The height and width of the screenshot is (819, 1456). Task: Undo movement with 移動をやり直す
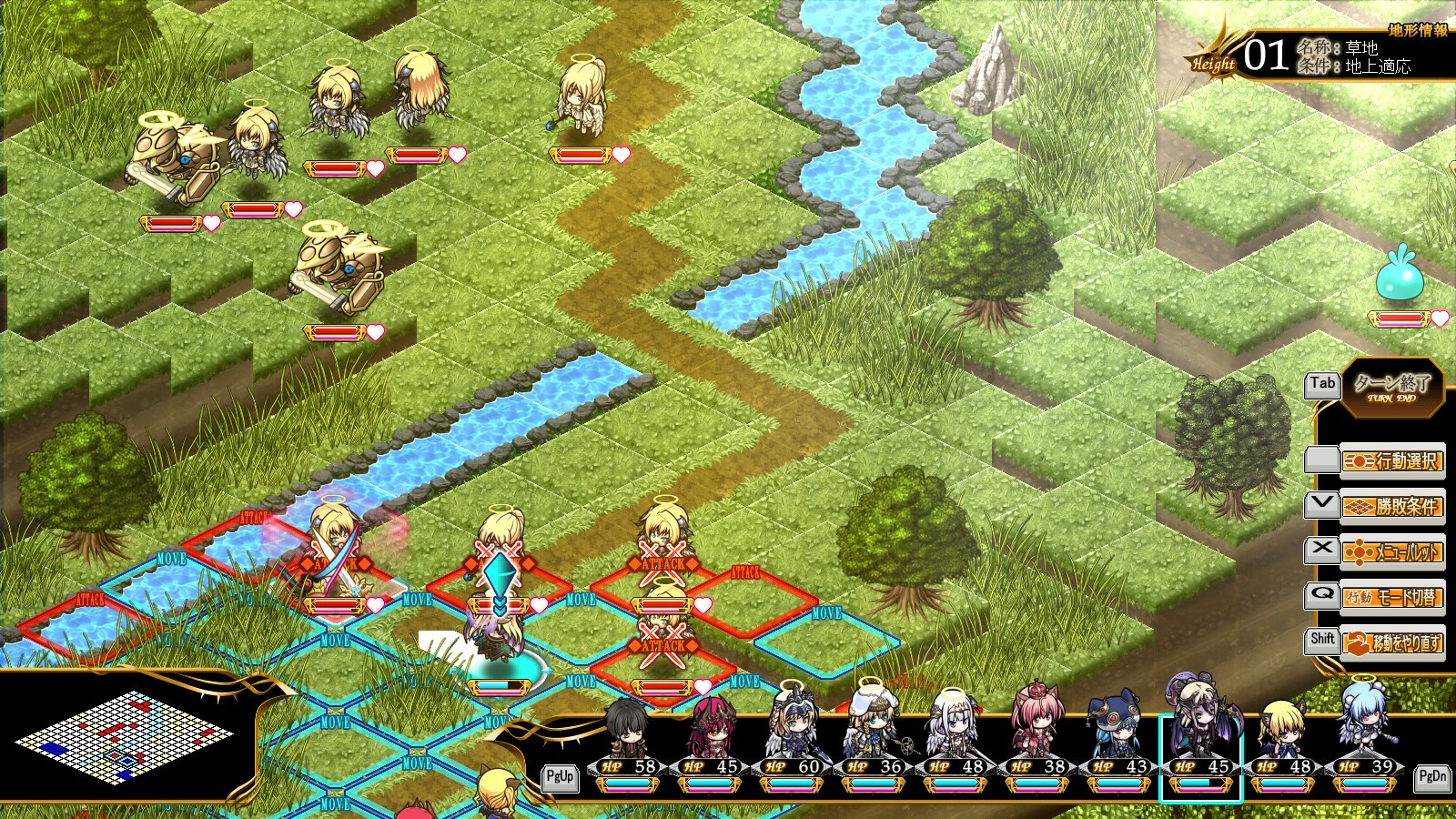click(1392, 642)
